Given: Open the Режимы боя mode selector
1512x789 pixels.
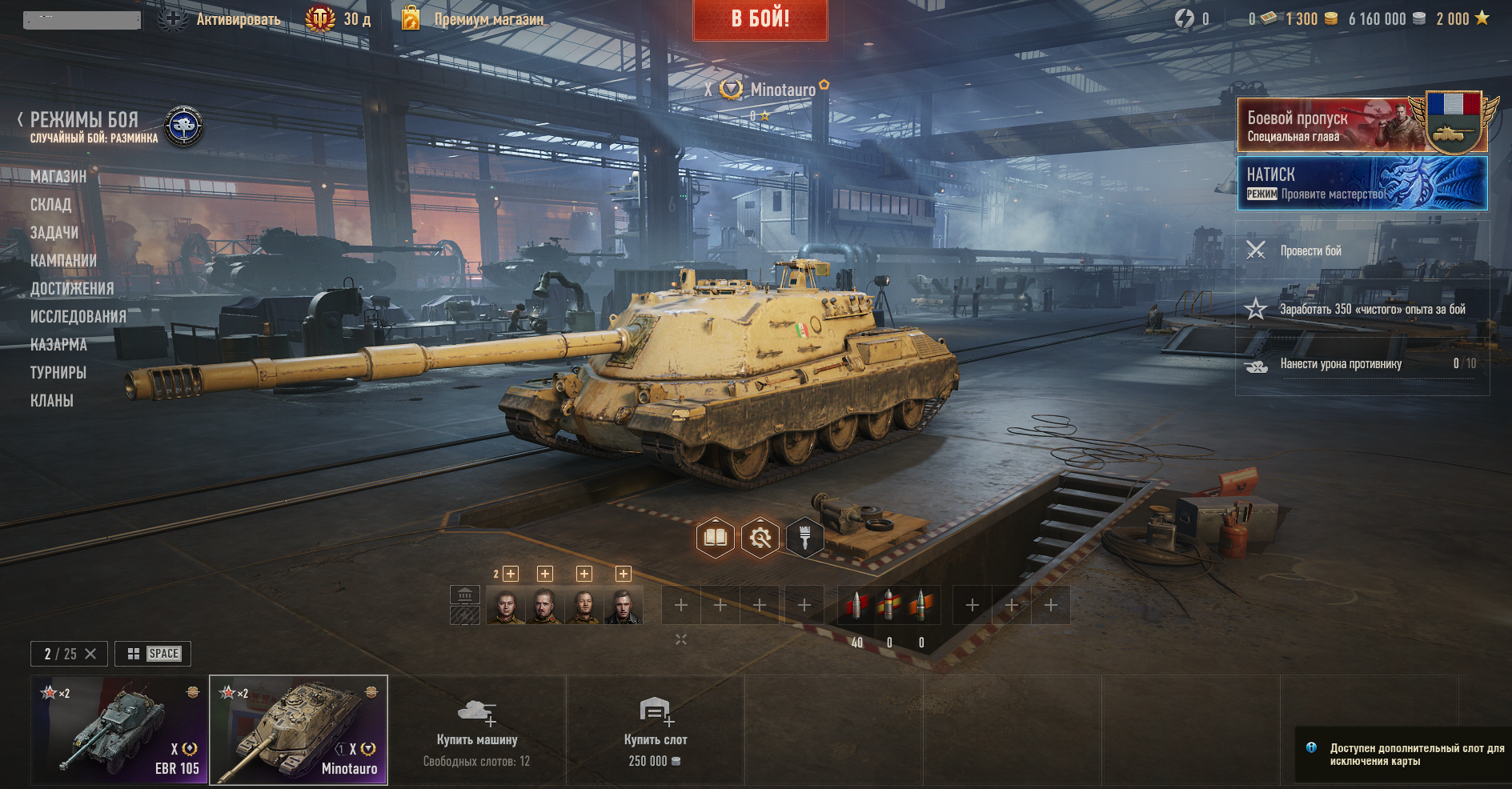Looking at the screenshot, I should click(x=85, y=121).
